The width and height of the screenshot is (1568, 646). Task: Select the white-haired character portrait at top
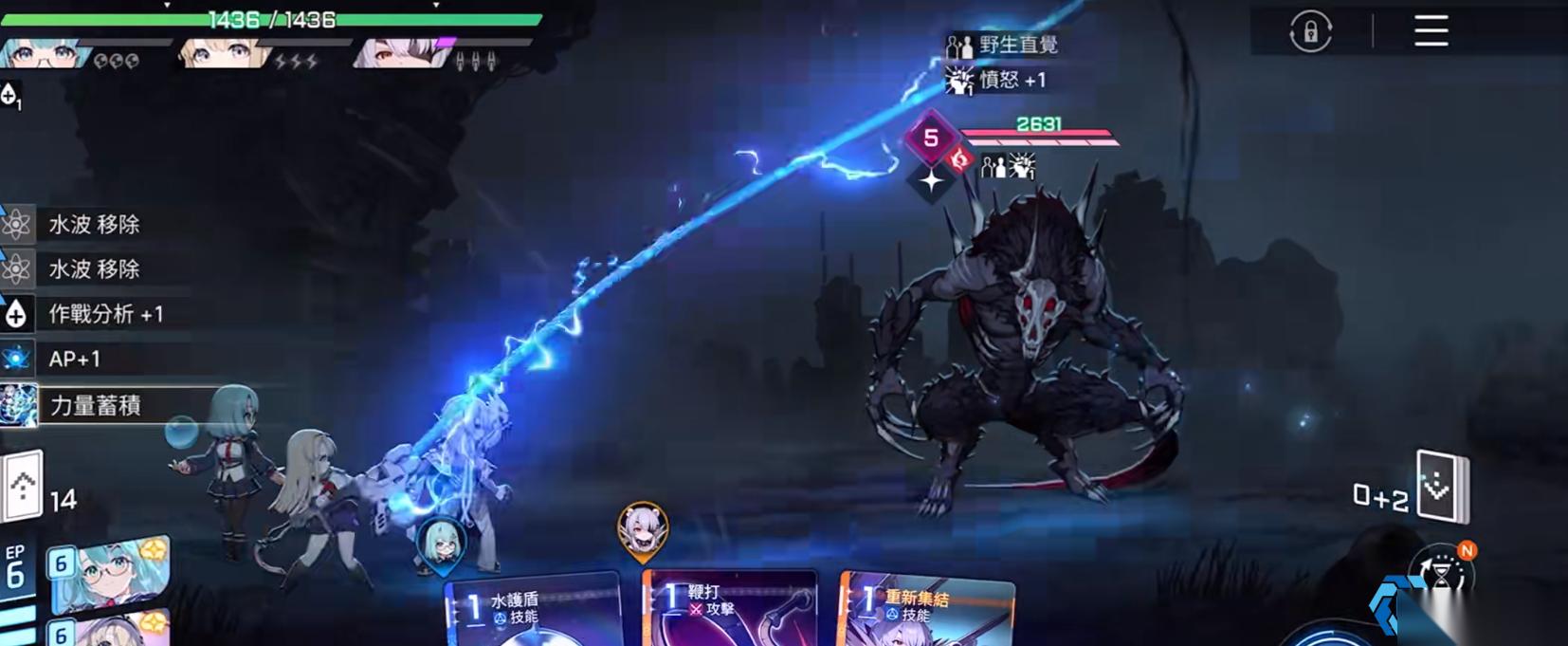396,53
